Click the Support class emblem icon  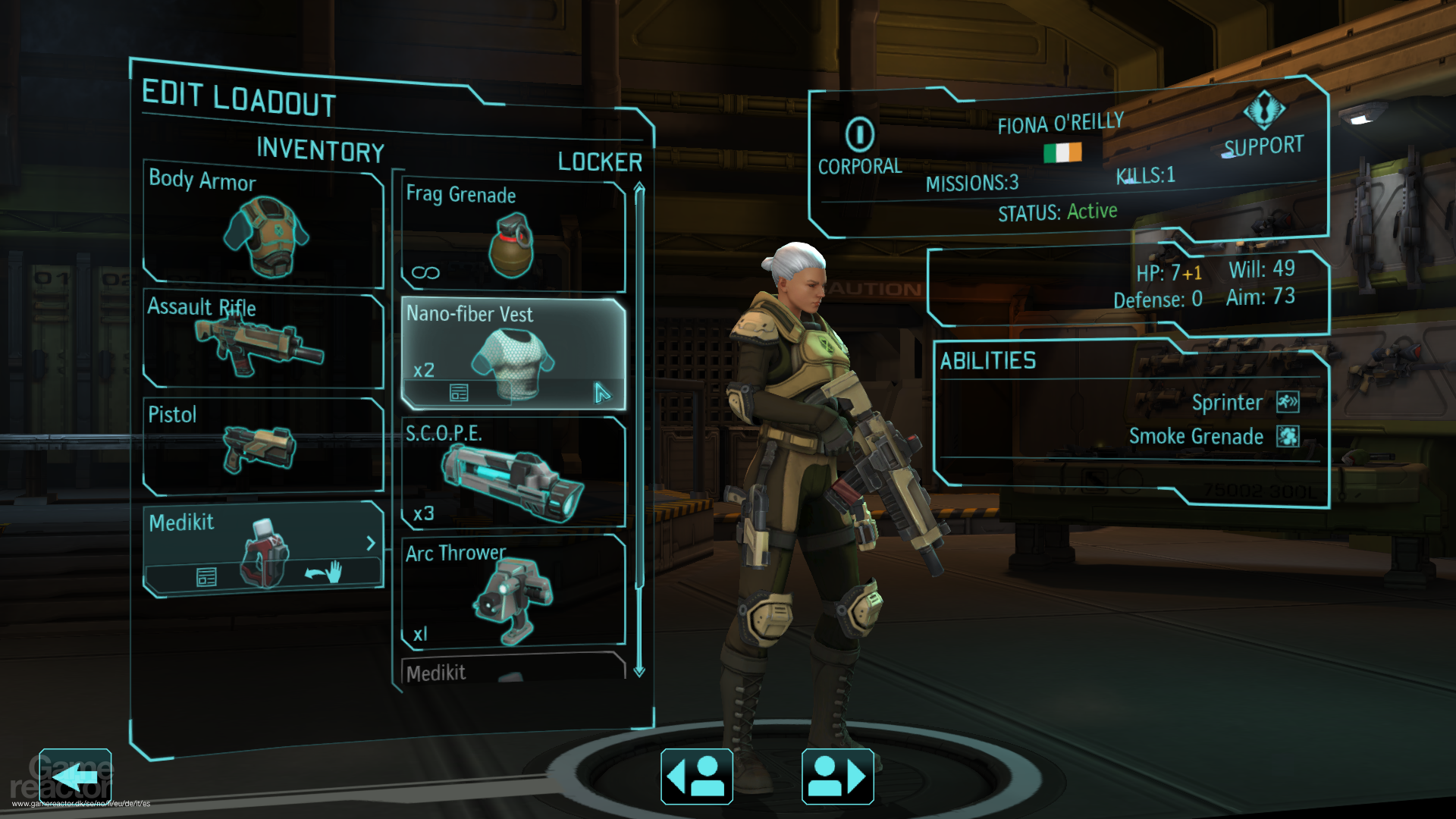1265,111
